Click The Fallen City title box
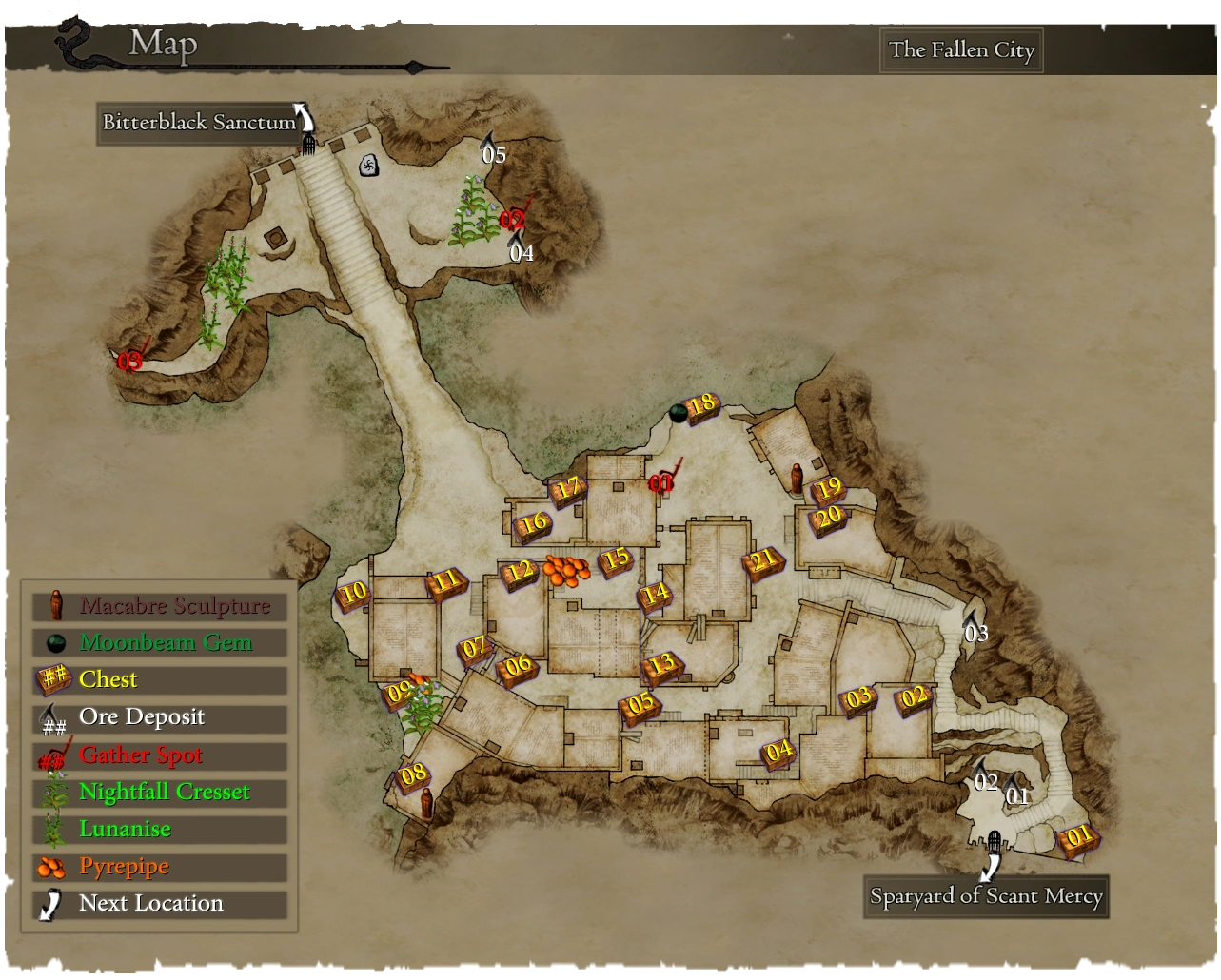 click(x=961, y=50)
